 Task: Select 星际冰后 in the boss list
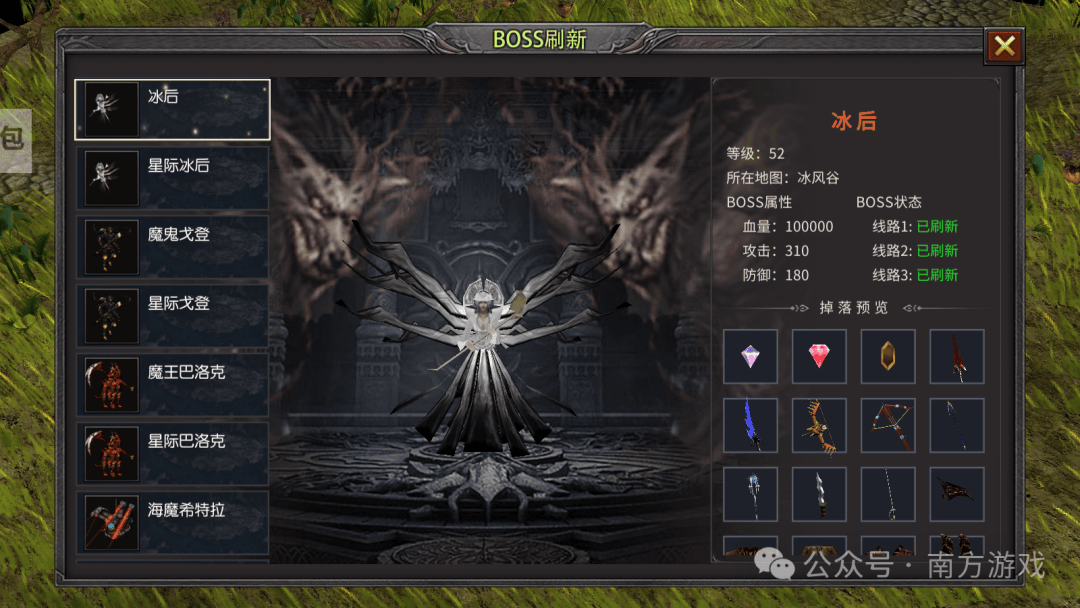point(172,178)
